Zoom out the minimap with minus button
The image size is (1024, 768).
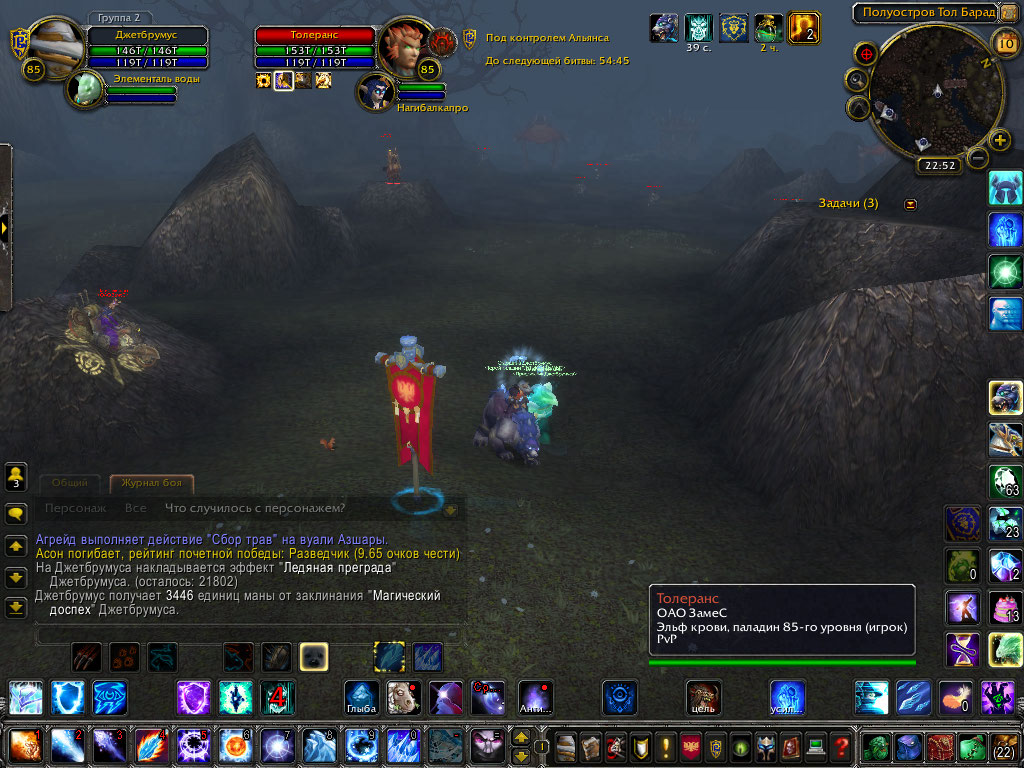[x=978, y=157]
